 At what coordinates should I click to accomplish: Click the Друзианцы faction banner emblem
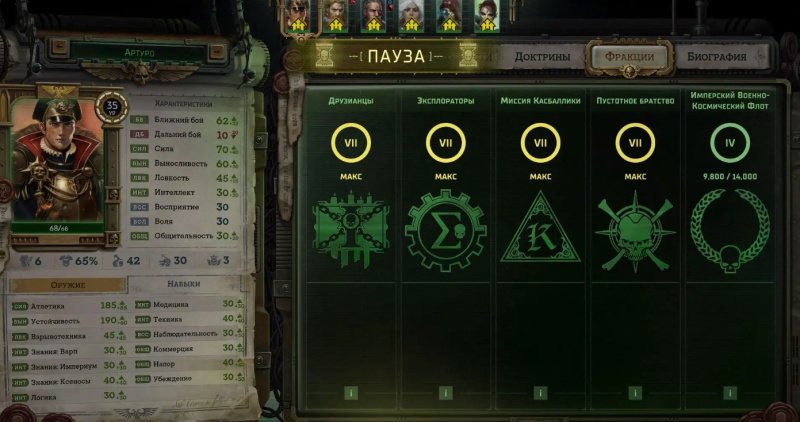click(351, 232)
